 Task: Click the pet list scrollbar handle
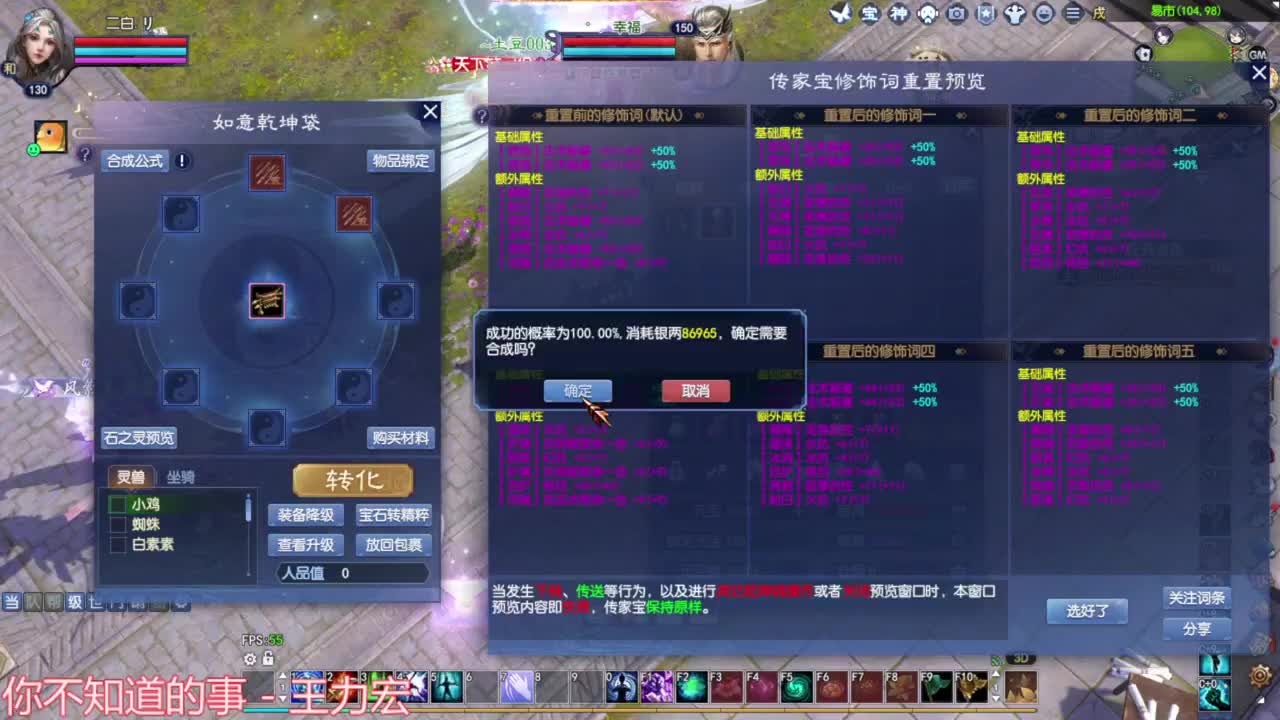tap(247, 507)
